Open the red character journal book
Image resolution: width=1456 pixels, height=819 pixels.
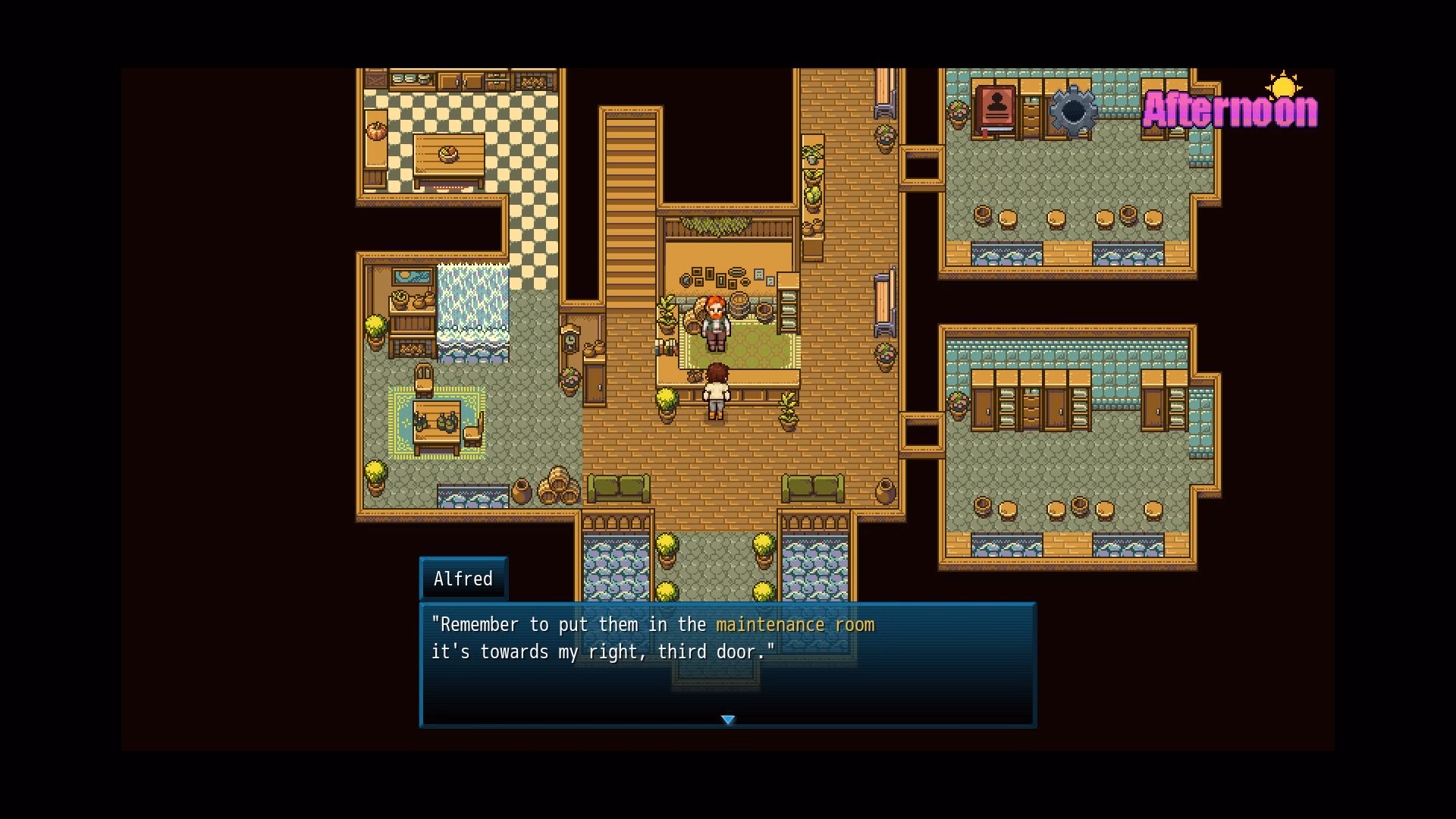[996, 109]
